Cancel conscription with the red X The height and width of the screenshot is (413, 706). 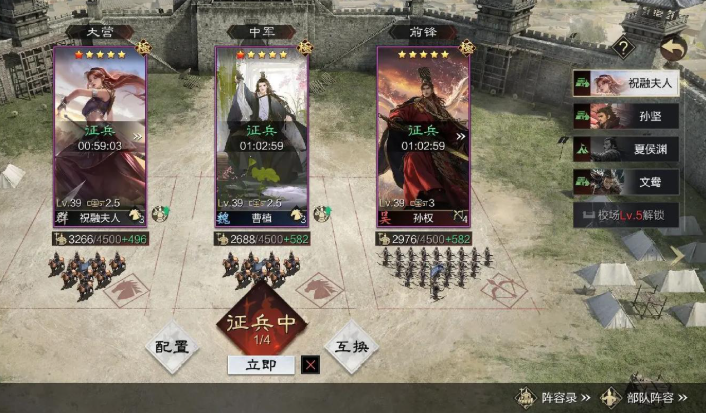311,365
